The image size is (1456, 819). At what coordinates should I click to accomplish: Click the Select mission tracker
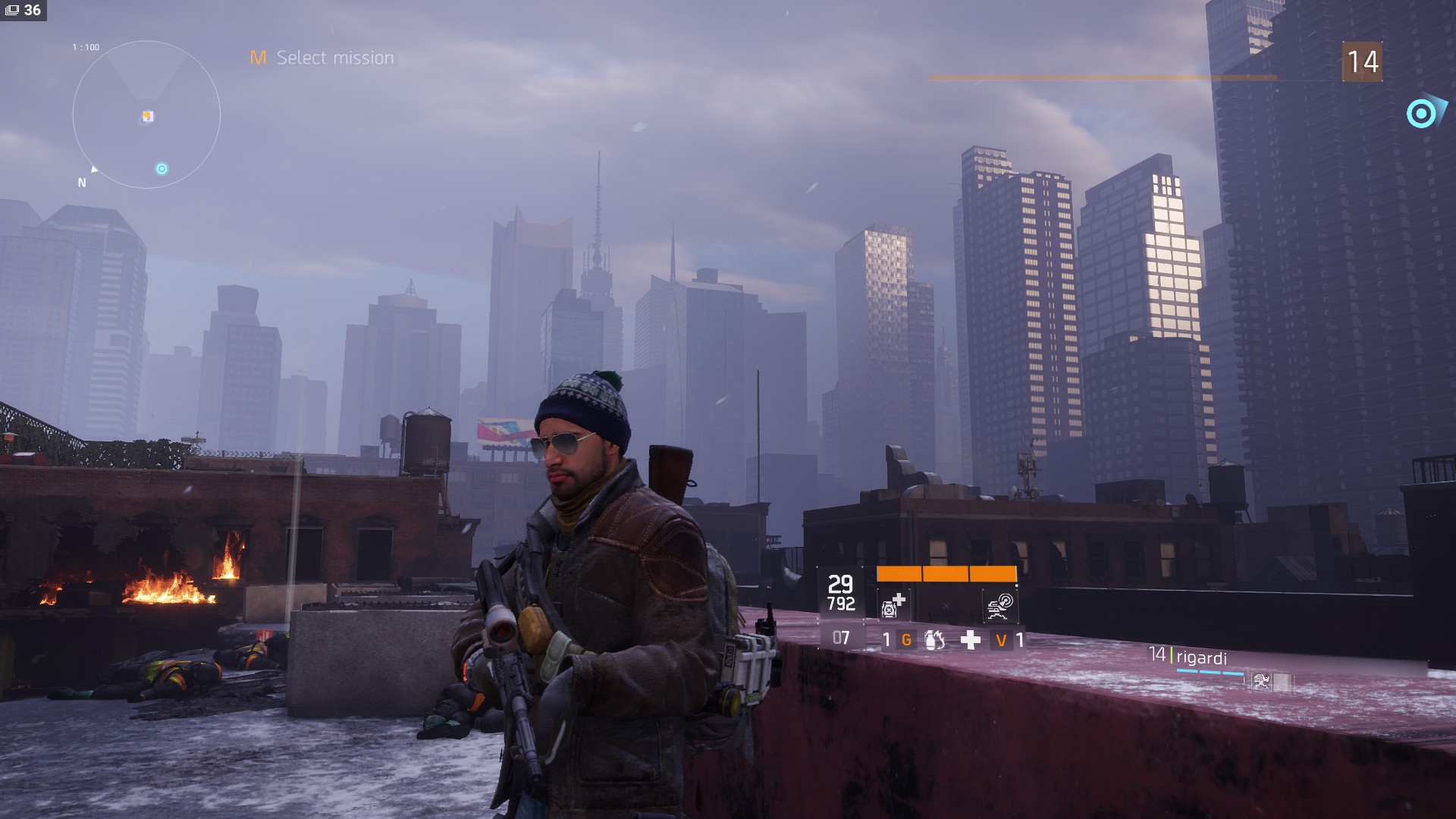coord(322,58)
